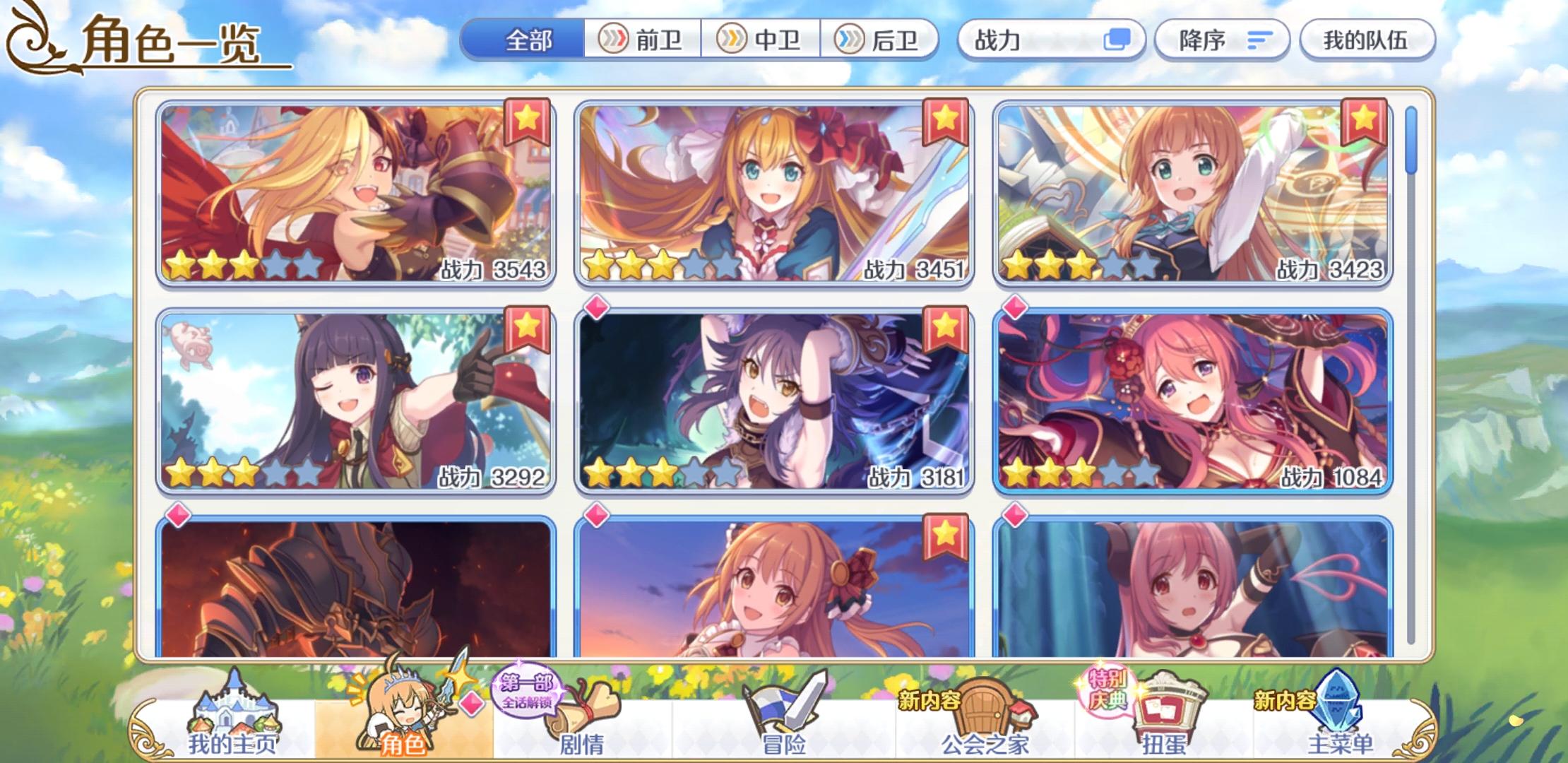Screen dimensions: 1568x763
Task: Toggle favorite ribbon on the 3543 power character
Action: tap(527, 119)
